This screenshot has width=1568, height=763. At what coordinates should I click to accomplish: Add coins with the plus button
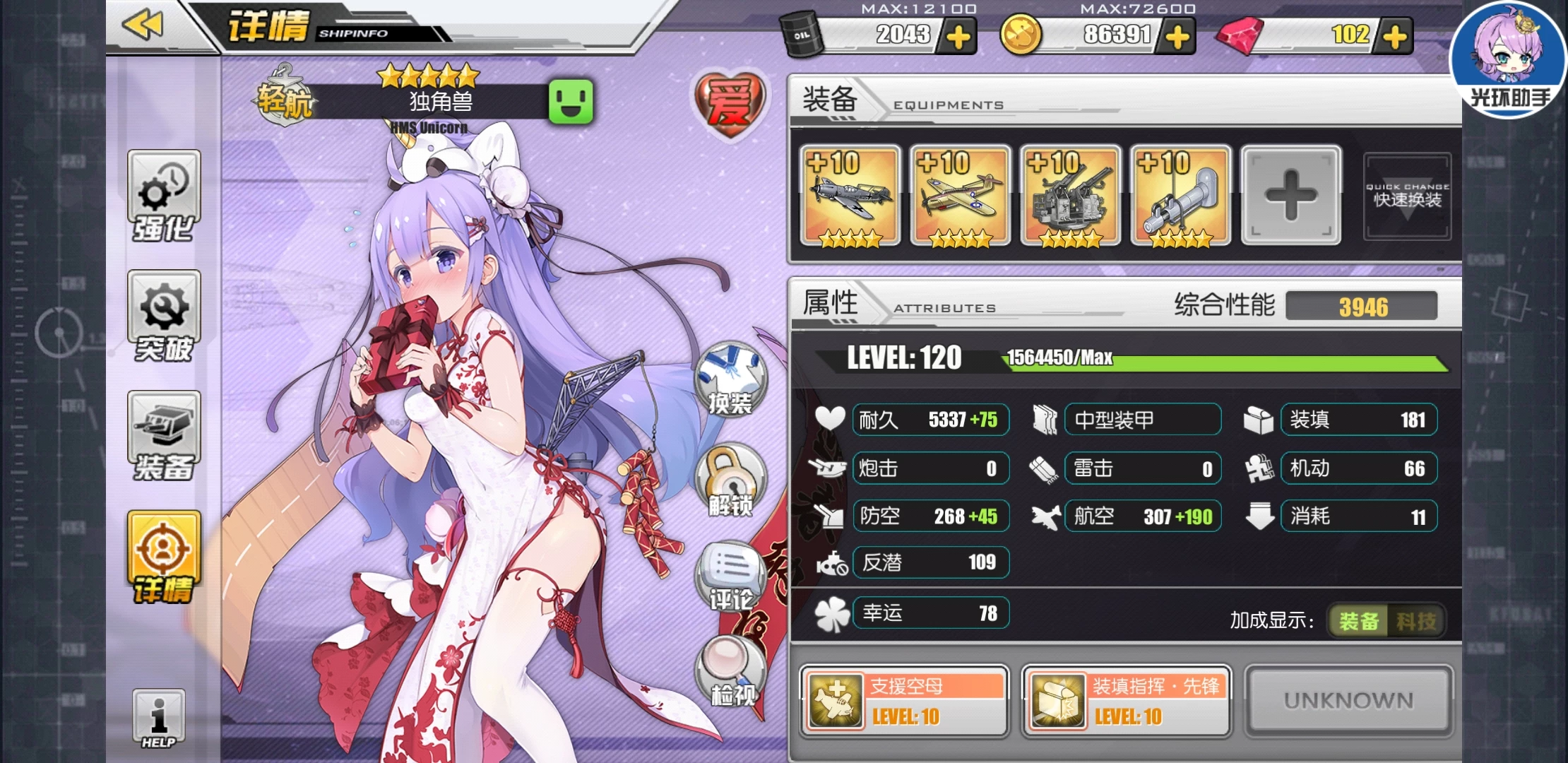pyautogui.click(x=1177, y=37)
